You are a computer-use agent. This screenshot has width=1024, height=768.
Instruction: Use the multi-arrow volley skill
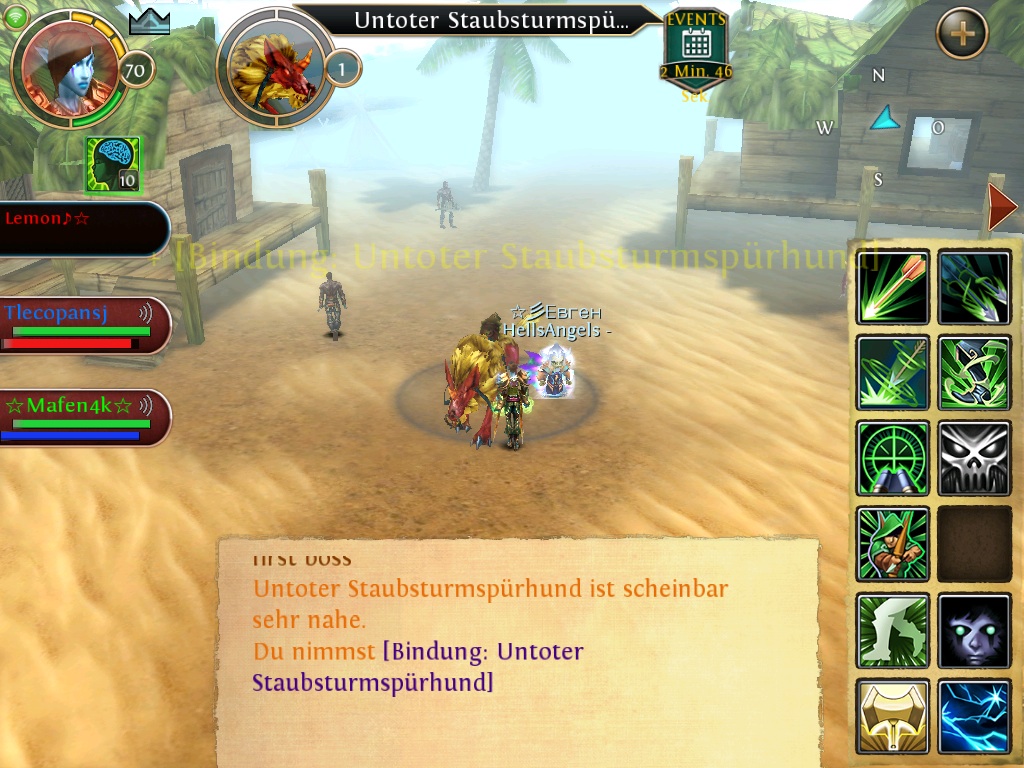pos(974,288)
